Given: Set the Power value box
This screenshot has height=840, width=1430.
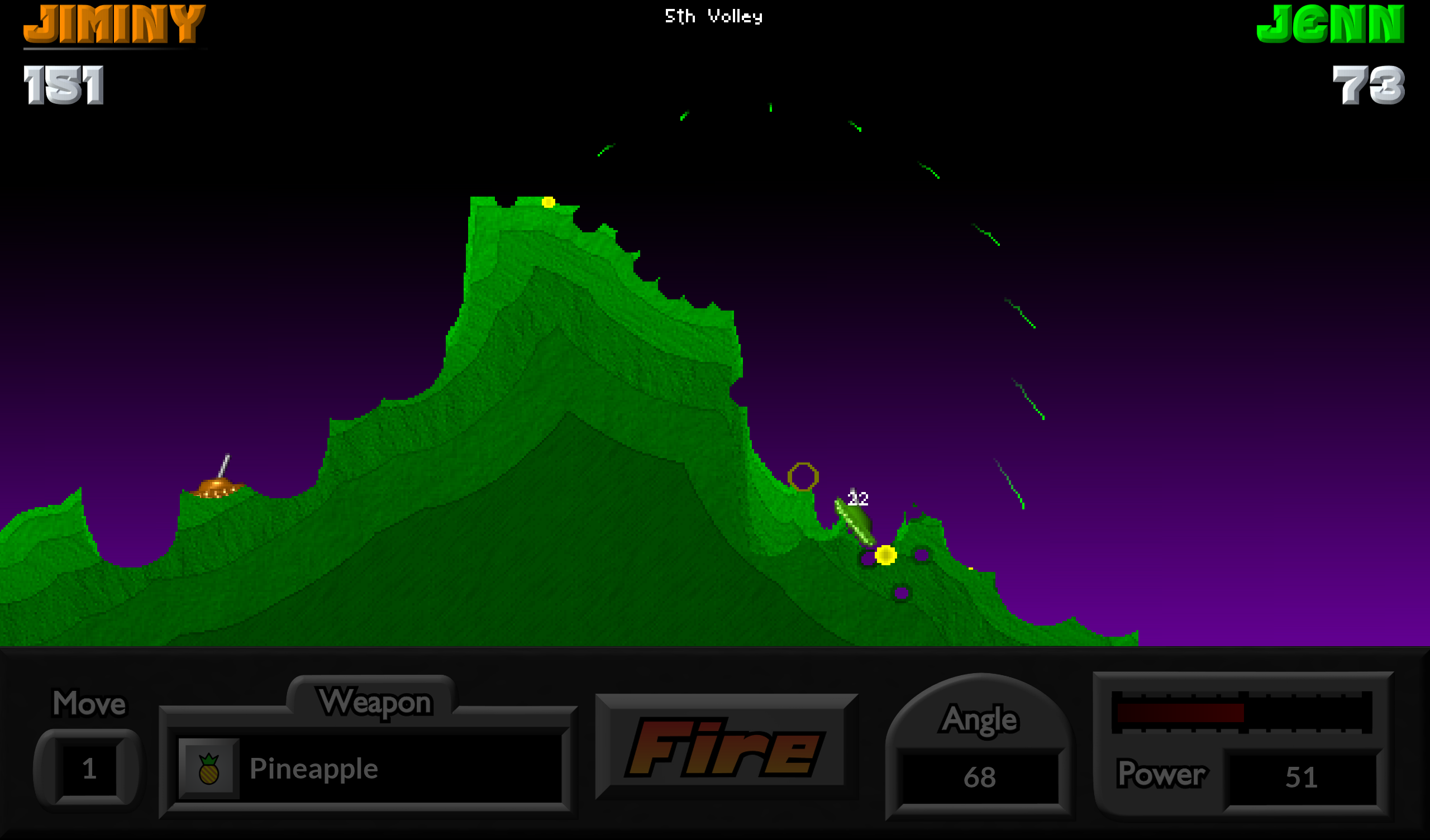Looking at the screenshot, I should [1301, 777].
